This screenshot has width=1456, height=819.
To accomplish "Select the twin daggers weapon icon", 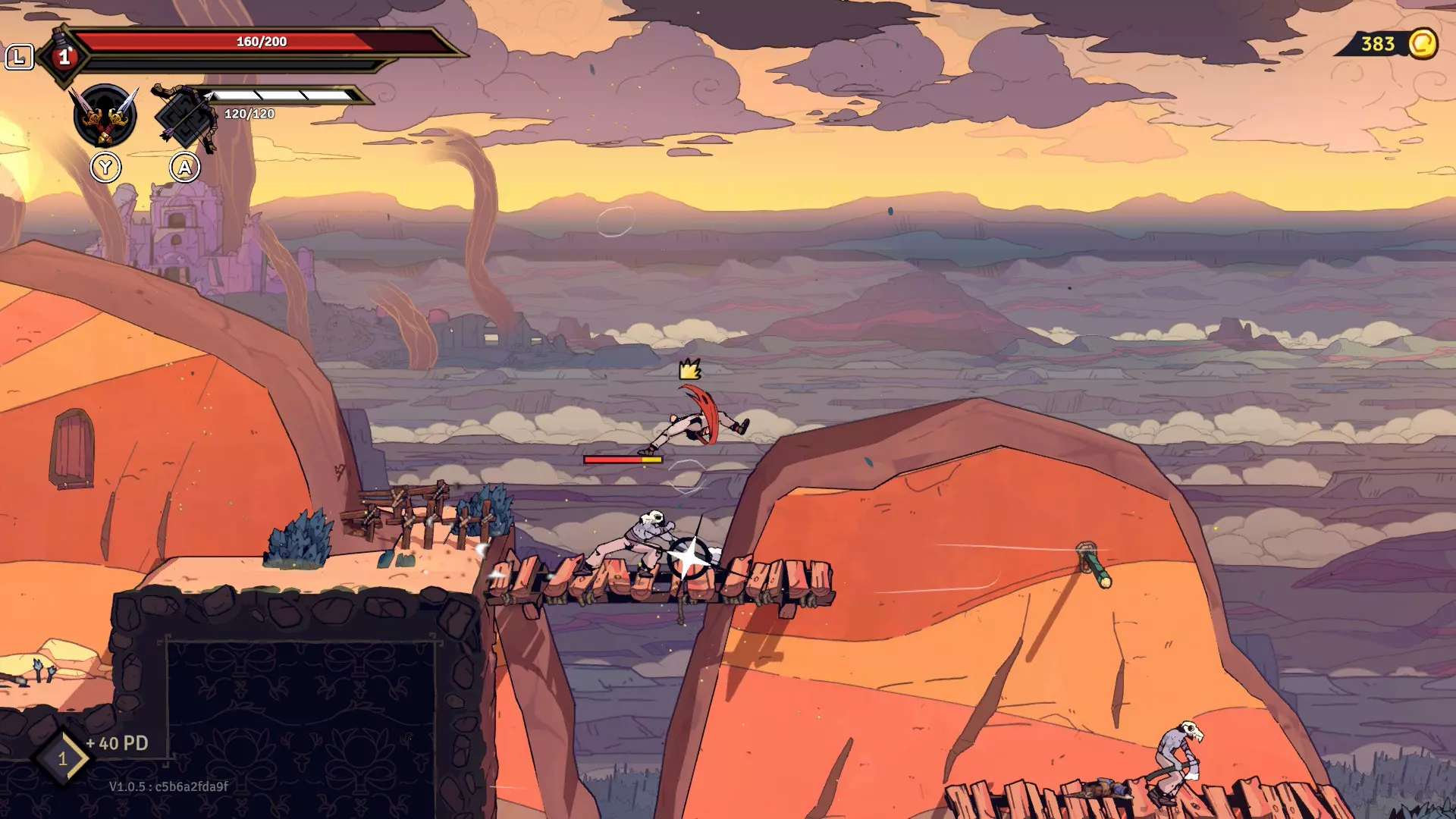I will coord(105,116).
